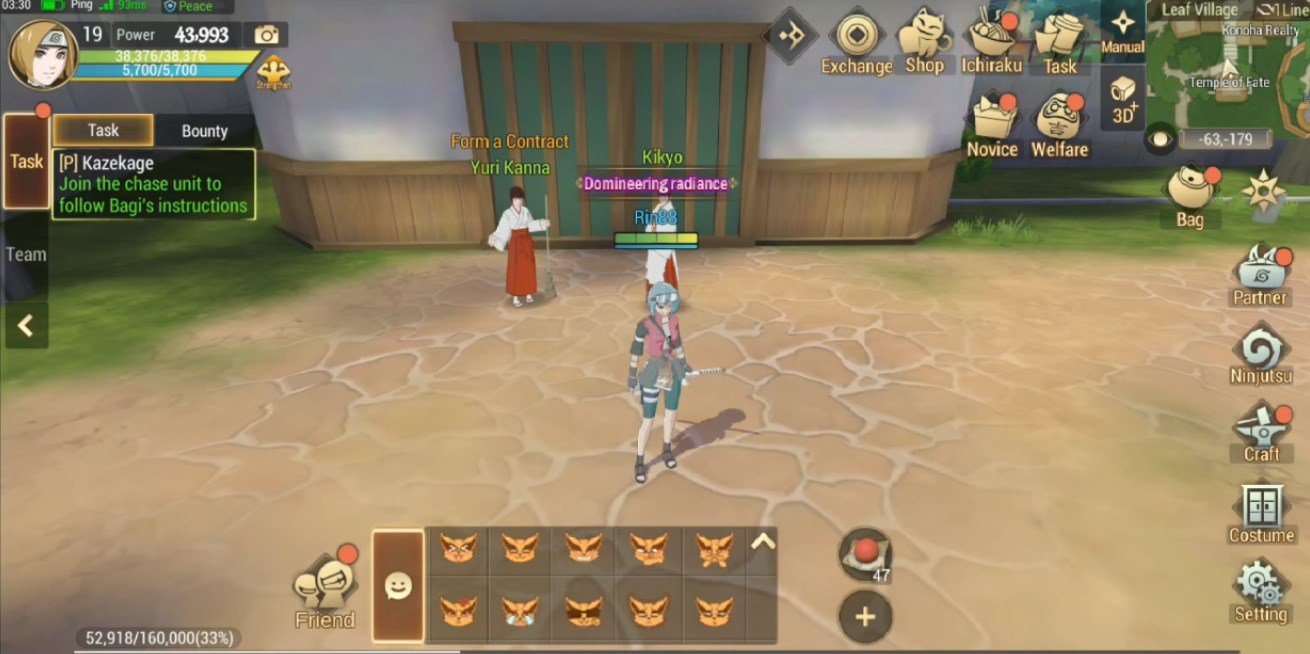Open the Novice rewards box
Image resolution: width=1310 pixels, height=654 pixels.
pyautogui.click(x=991, y=126)
